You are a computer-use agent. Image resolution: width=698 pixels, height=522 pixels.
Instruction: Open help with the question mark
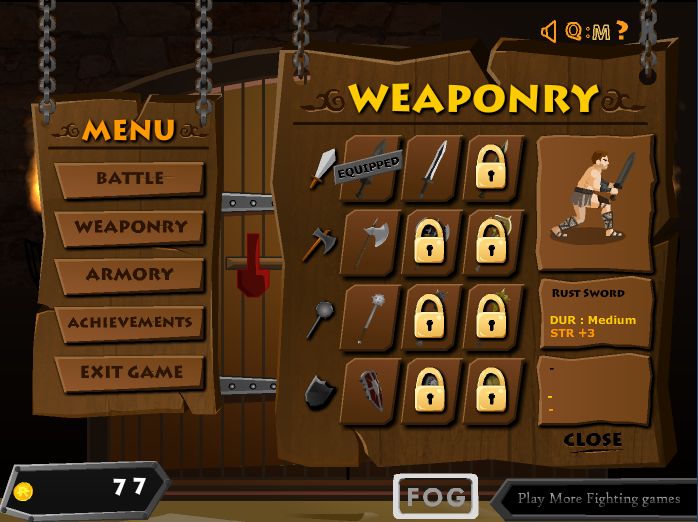point(623,31)
